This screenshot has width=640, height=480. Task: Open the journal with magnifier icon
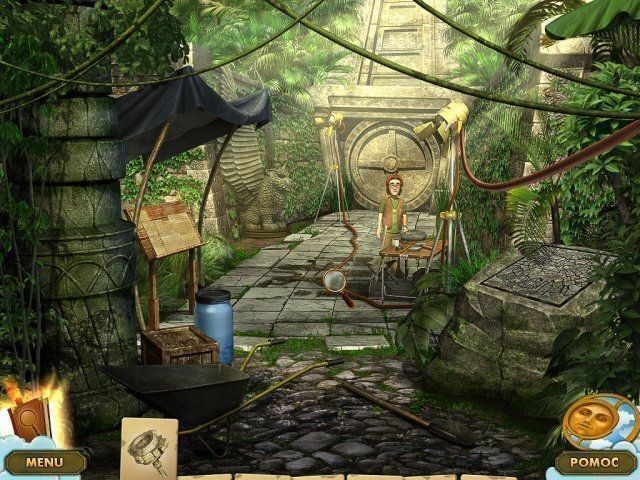pyautogui.click(x=25, y=418)
